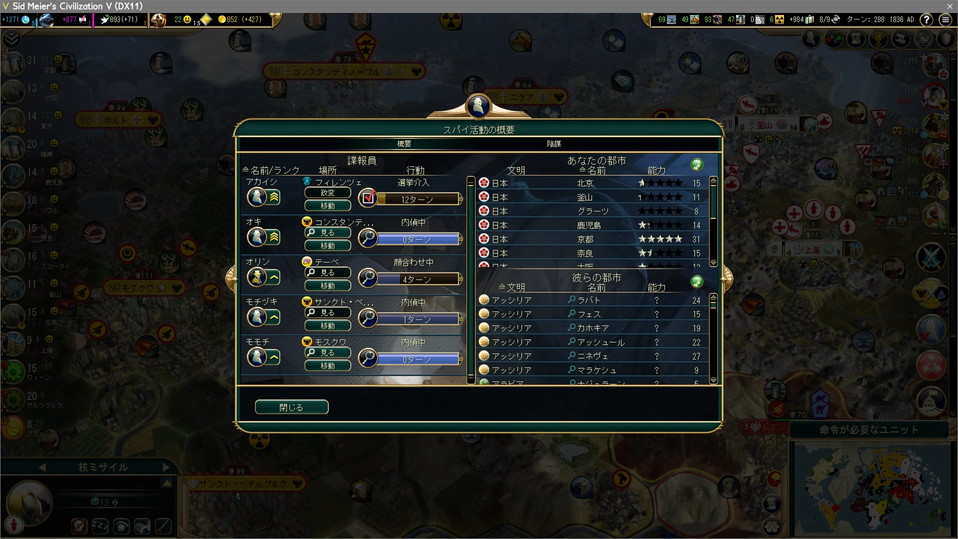Viewport: 958px width, 539px height.
Task: Select 北京 row in your cities list
Action: click(594, 183)
